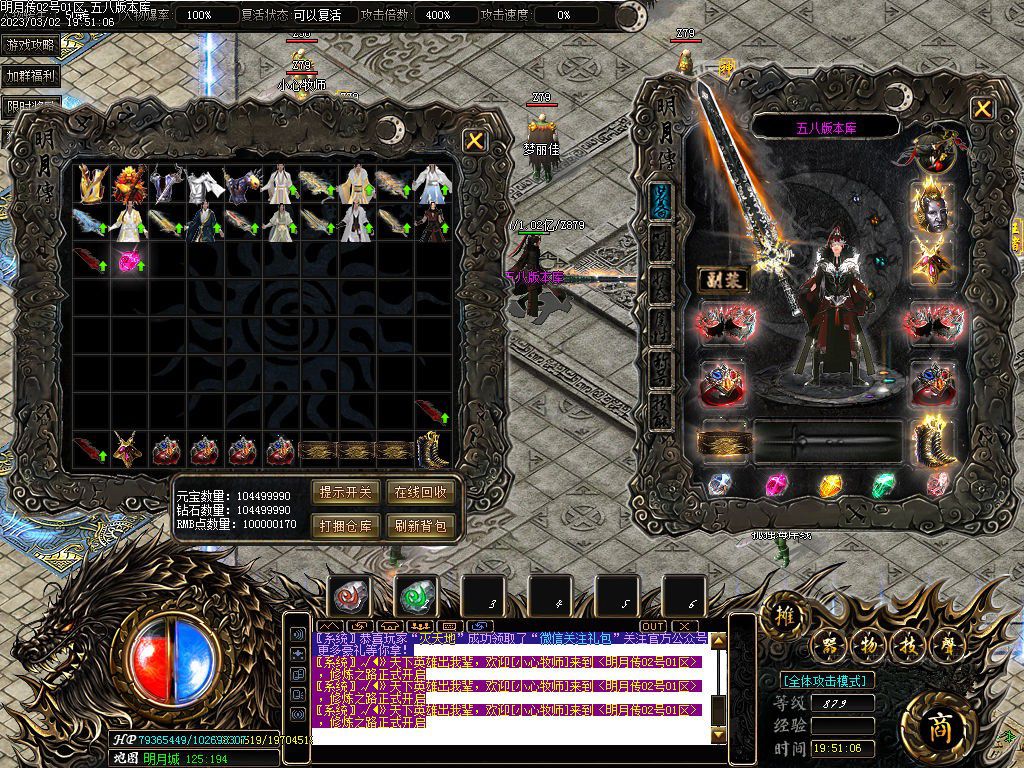Use the red swirl stone hotbar item
This screenshot has width=1024, height=768.
pos(349,597)
